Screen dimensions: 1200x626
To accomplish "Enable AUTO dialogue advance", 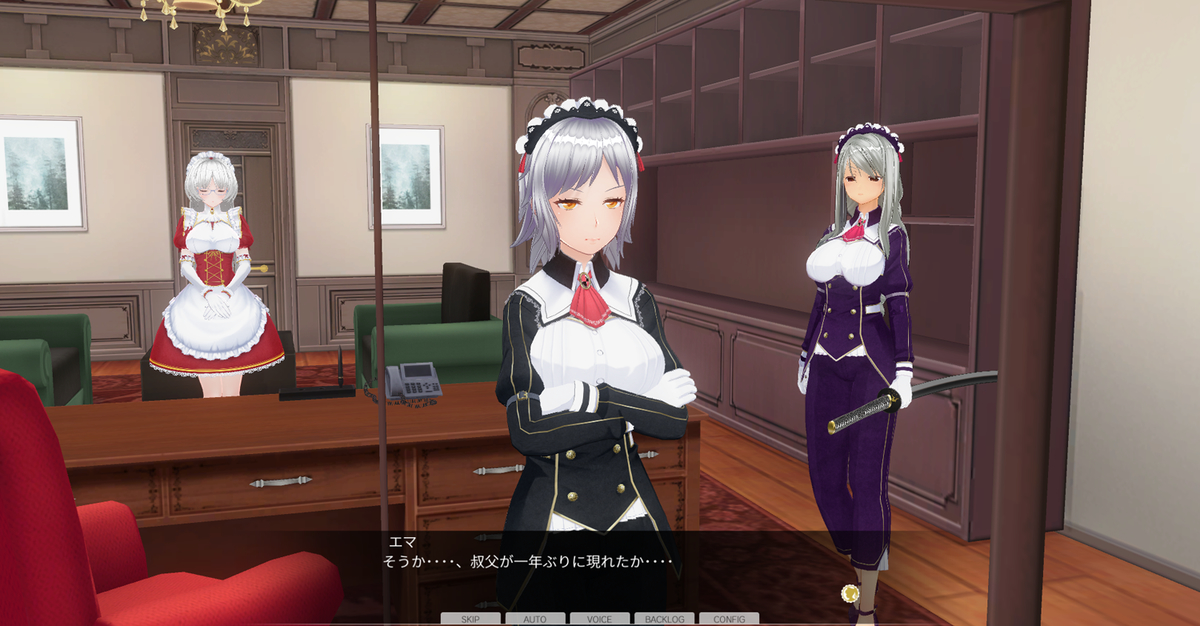I will [535, 619].
